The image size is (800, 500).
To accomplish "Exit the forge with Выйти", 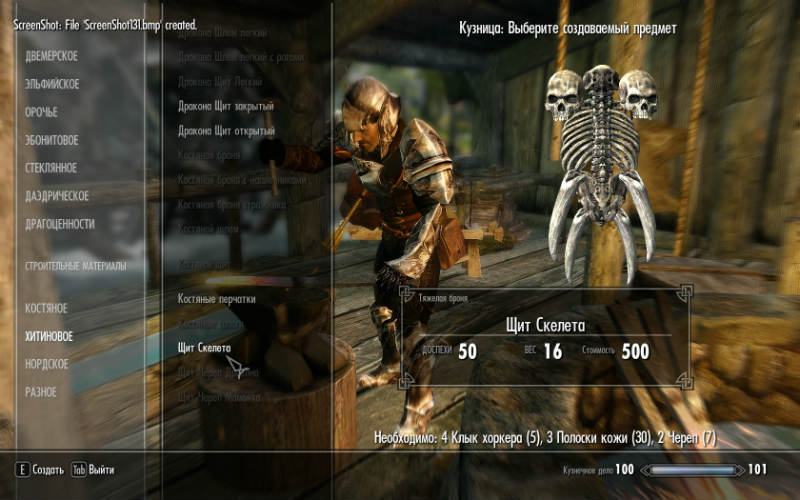I will tap(92, 469).
